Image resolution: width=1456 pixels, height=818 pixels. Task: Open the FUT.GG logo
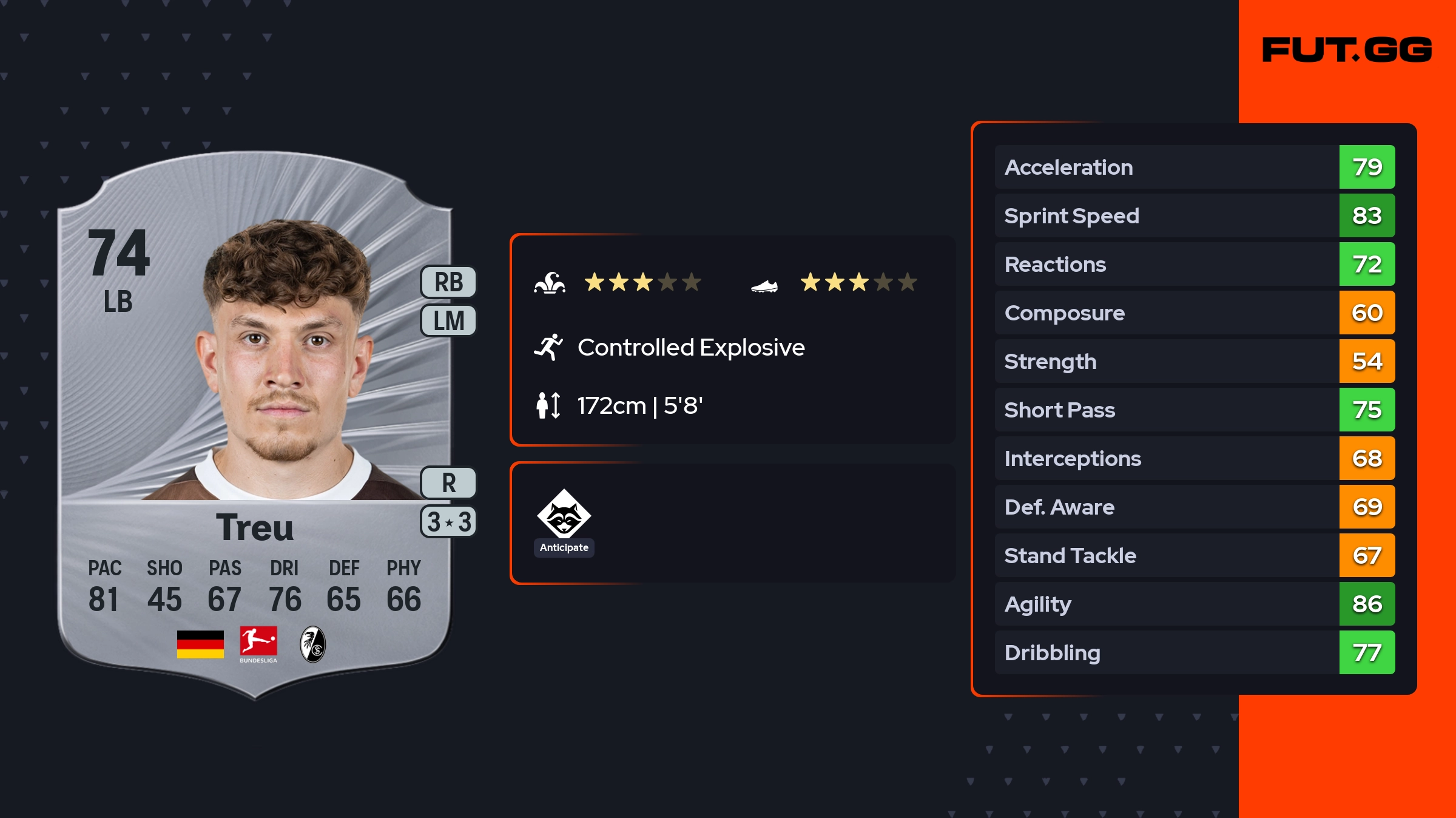click(1347, 50)
